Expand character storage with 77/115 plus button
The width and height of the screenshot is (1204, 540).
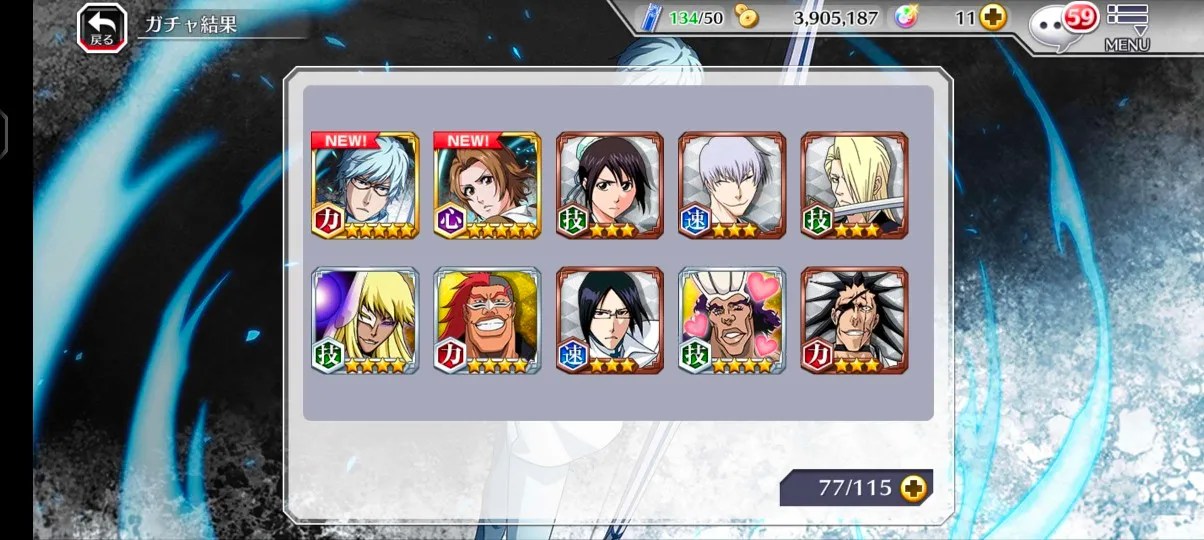913,488
